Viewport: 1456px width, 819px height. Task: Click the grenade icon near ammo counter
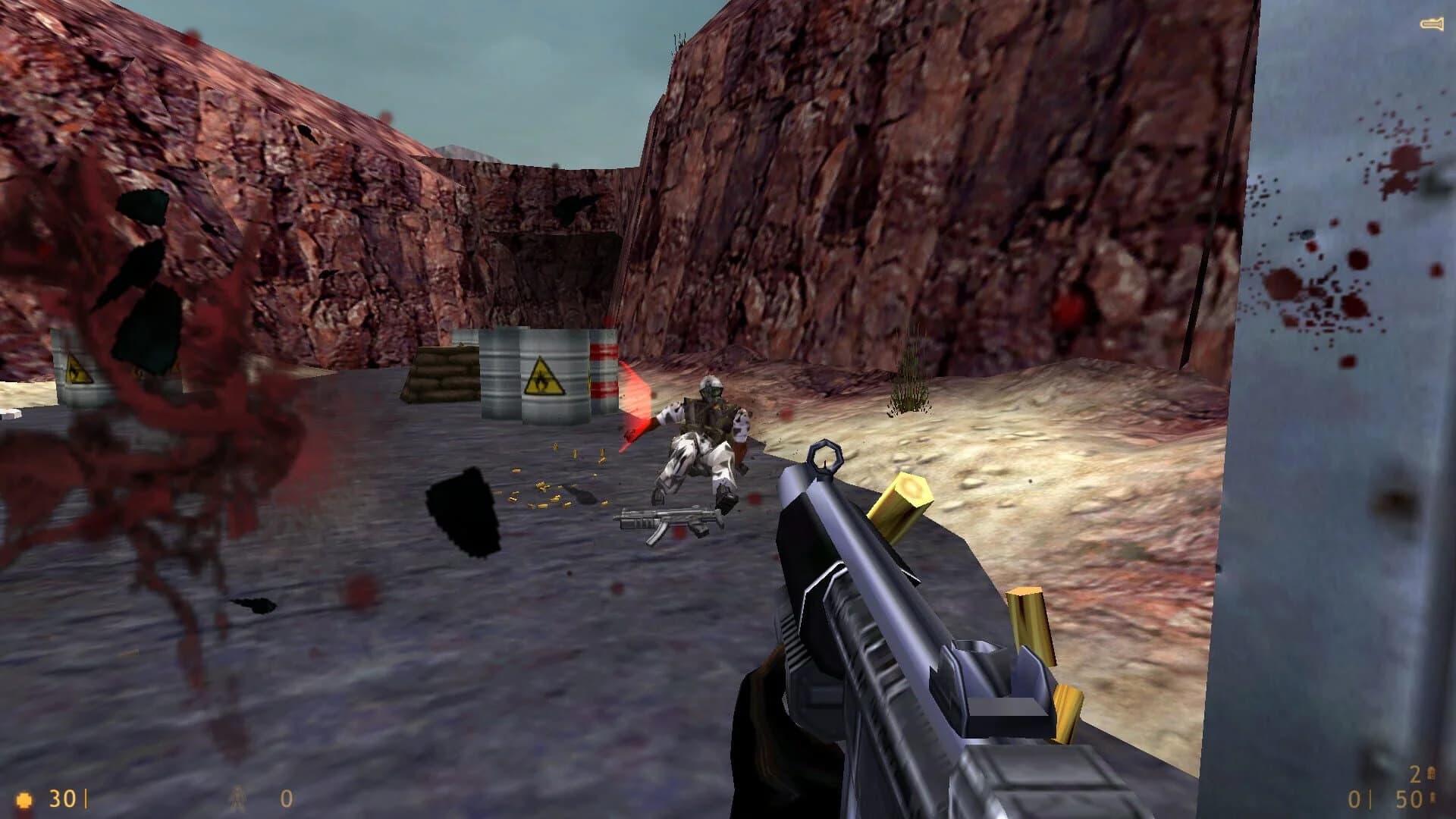click(x=1432, y=773)
